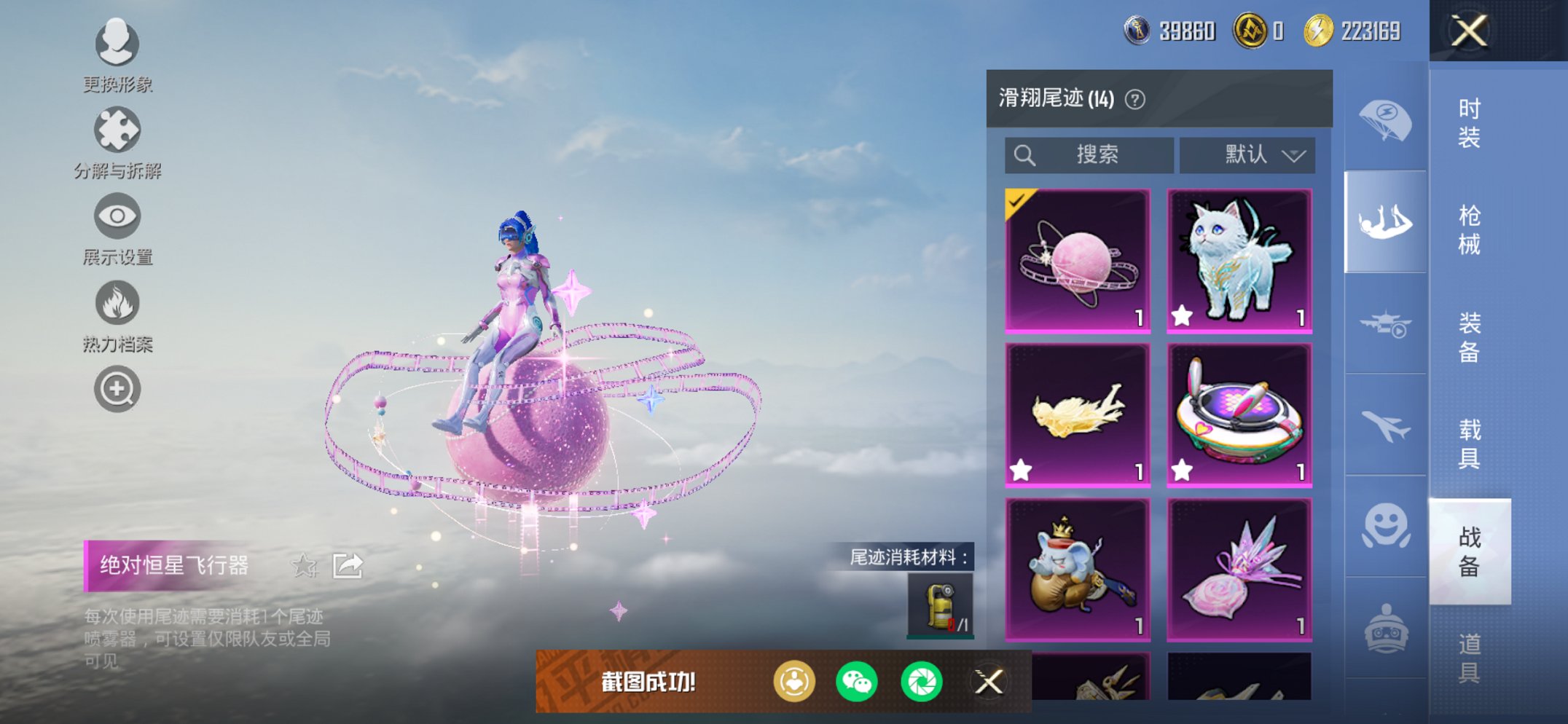Zoom in with the magnifier icon

pos(117,390)
